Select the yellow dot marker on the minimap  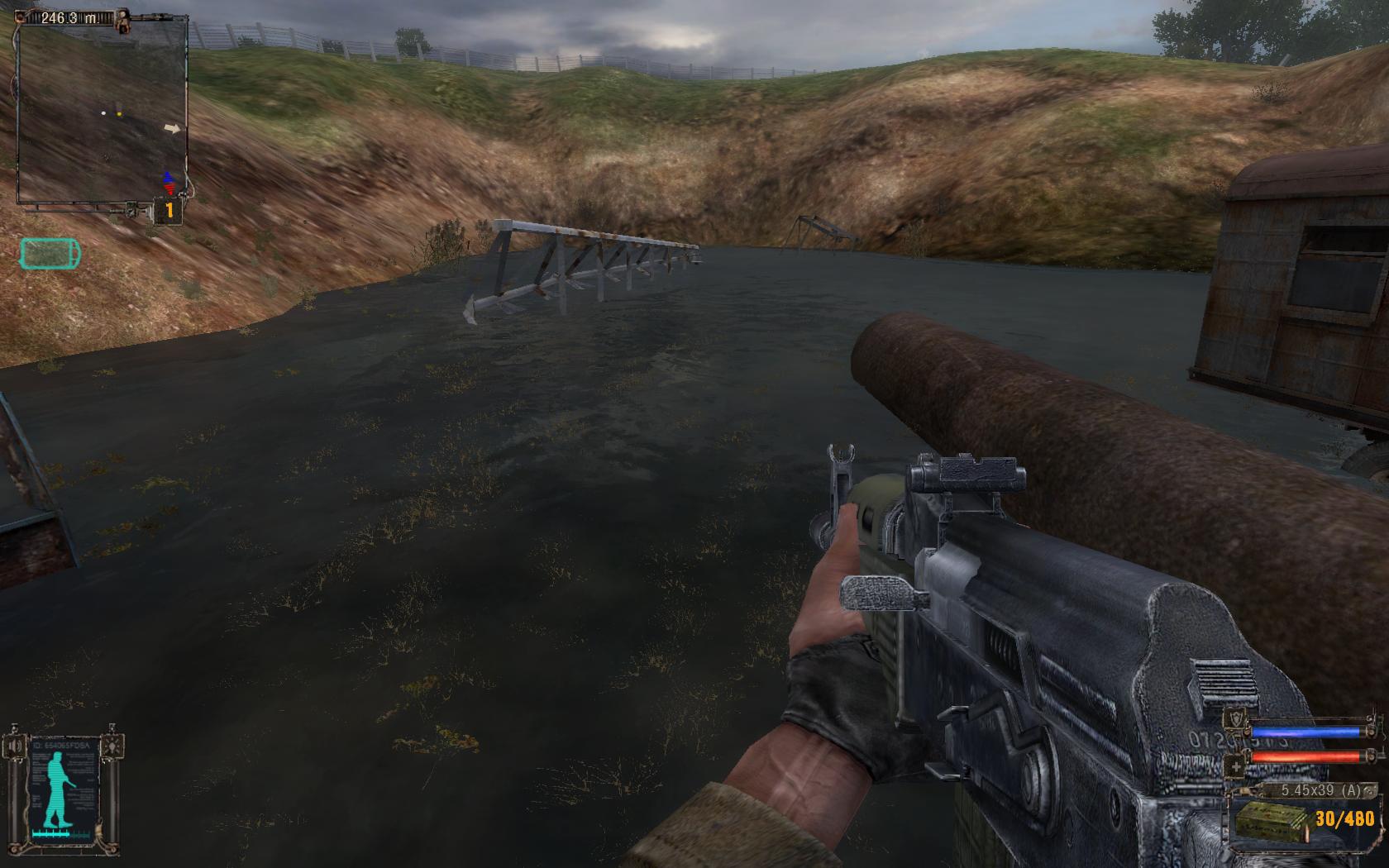(x=119, y=113)
